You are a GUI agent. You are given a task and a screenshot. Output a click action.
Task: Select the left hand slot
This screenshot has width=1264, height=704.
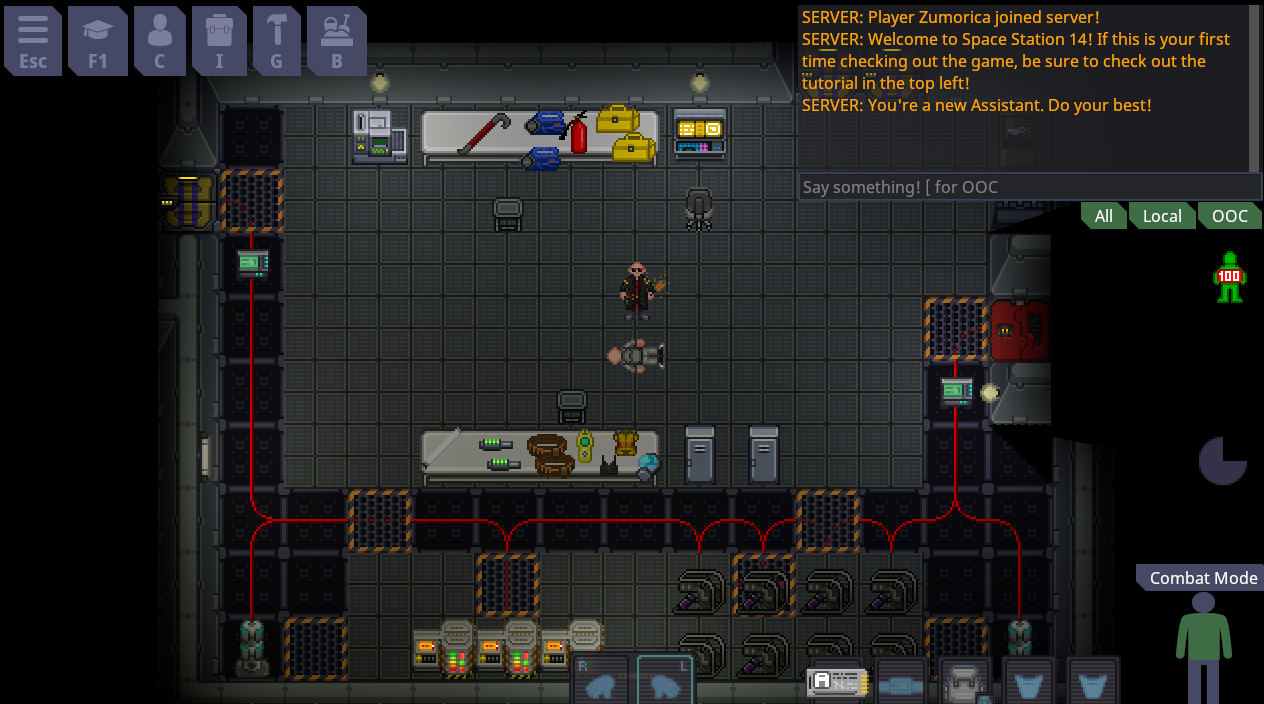665,682
